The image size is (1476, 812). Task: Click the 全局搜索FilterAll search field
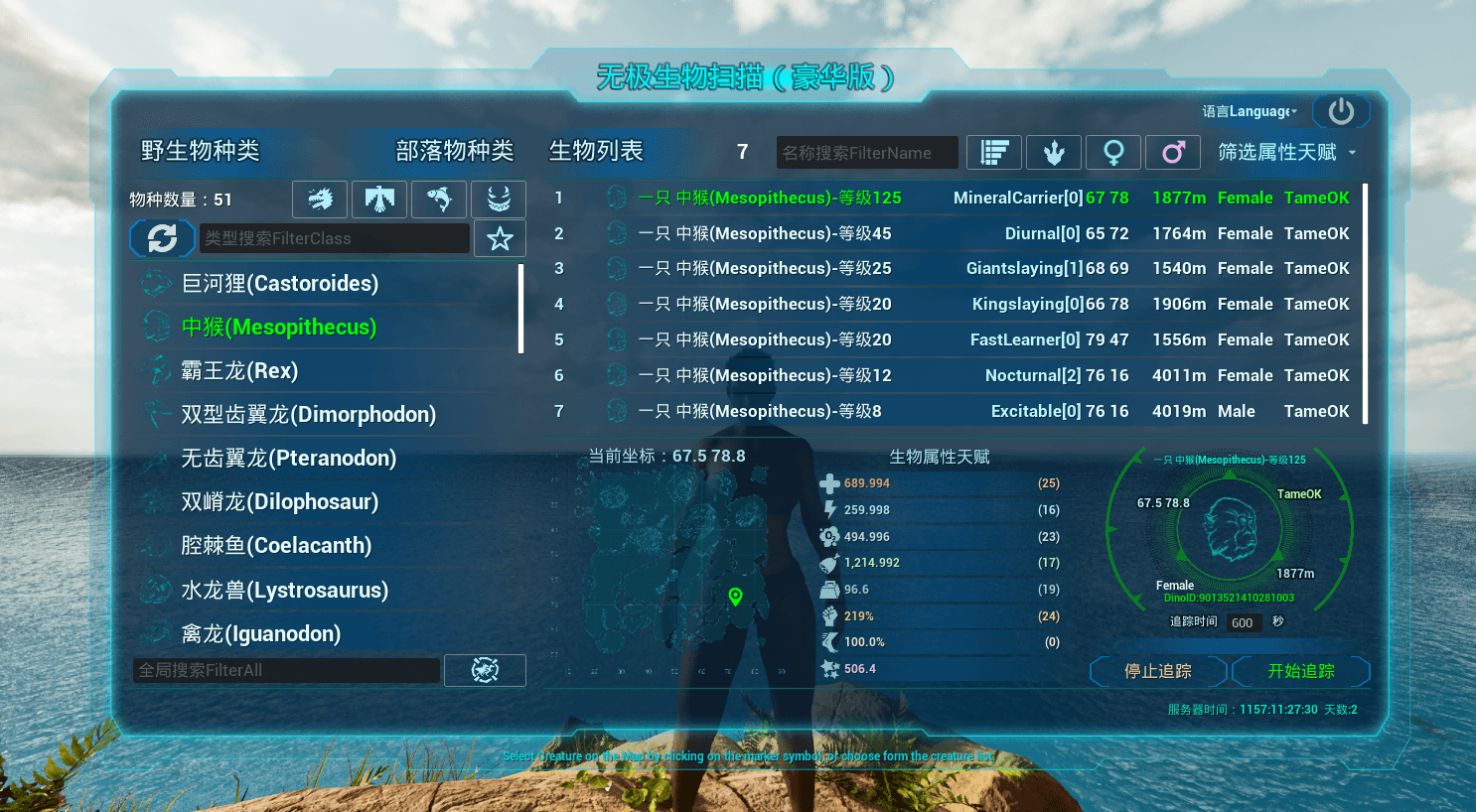click(286, 671)
